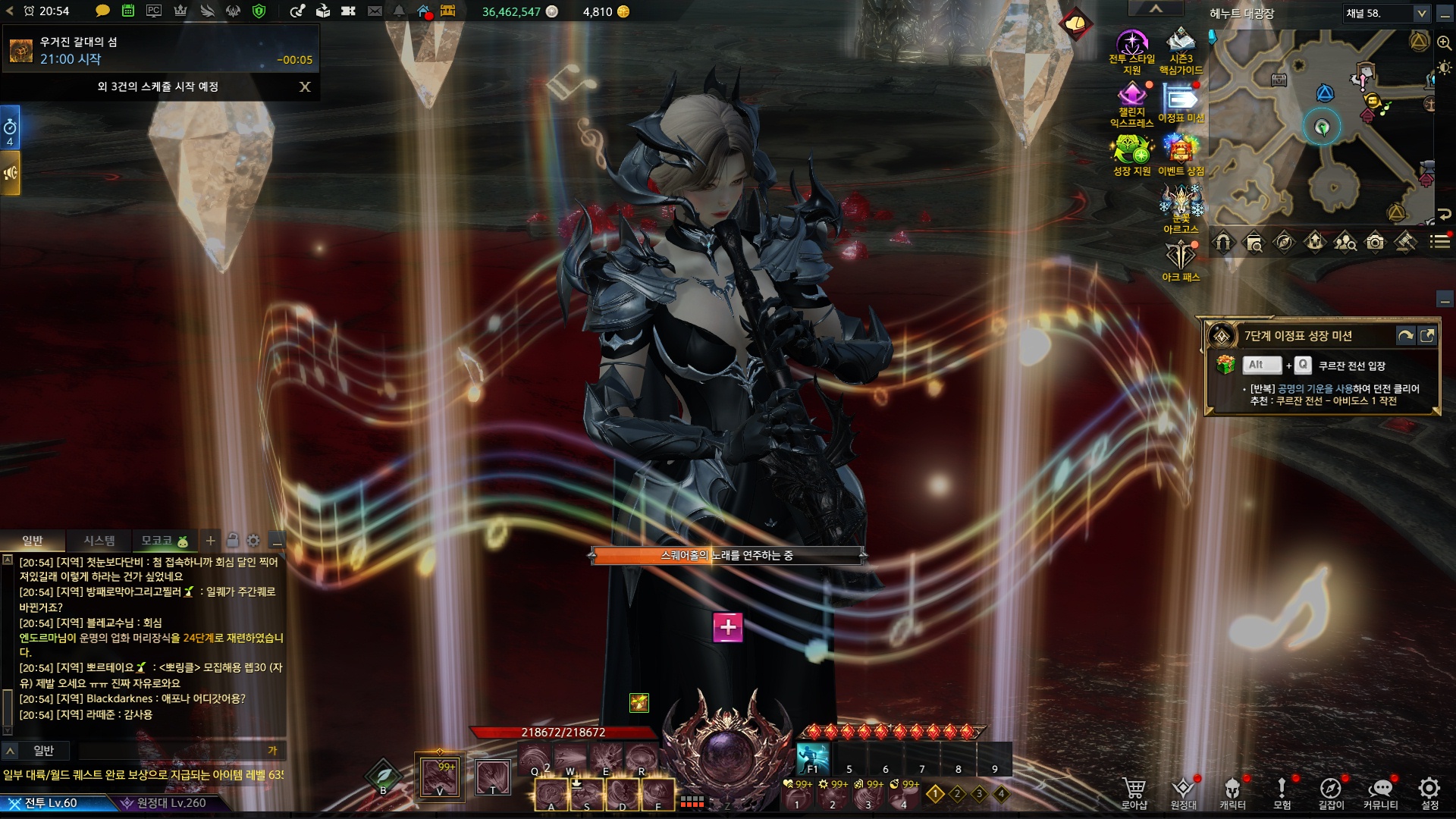The width and height of the screenshot is (1456, 819).
Task: Switch to the 시스템 chat tab
Action: (x=99, y=541)
